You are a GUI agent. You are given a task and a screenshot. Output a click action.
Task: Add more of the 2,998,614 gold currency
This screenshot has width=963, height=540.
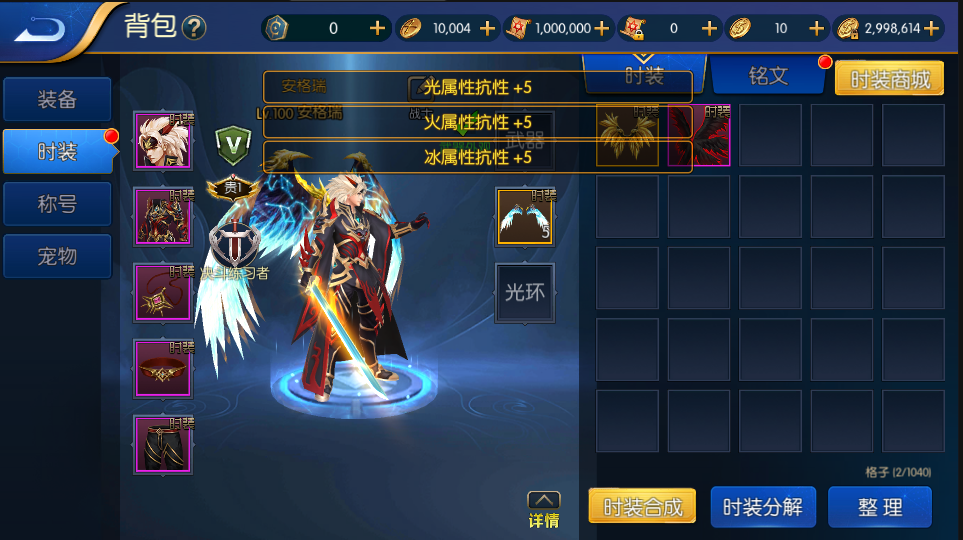point(932,28)
